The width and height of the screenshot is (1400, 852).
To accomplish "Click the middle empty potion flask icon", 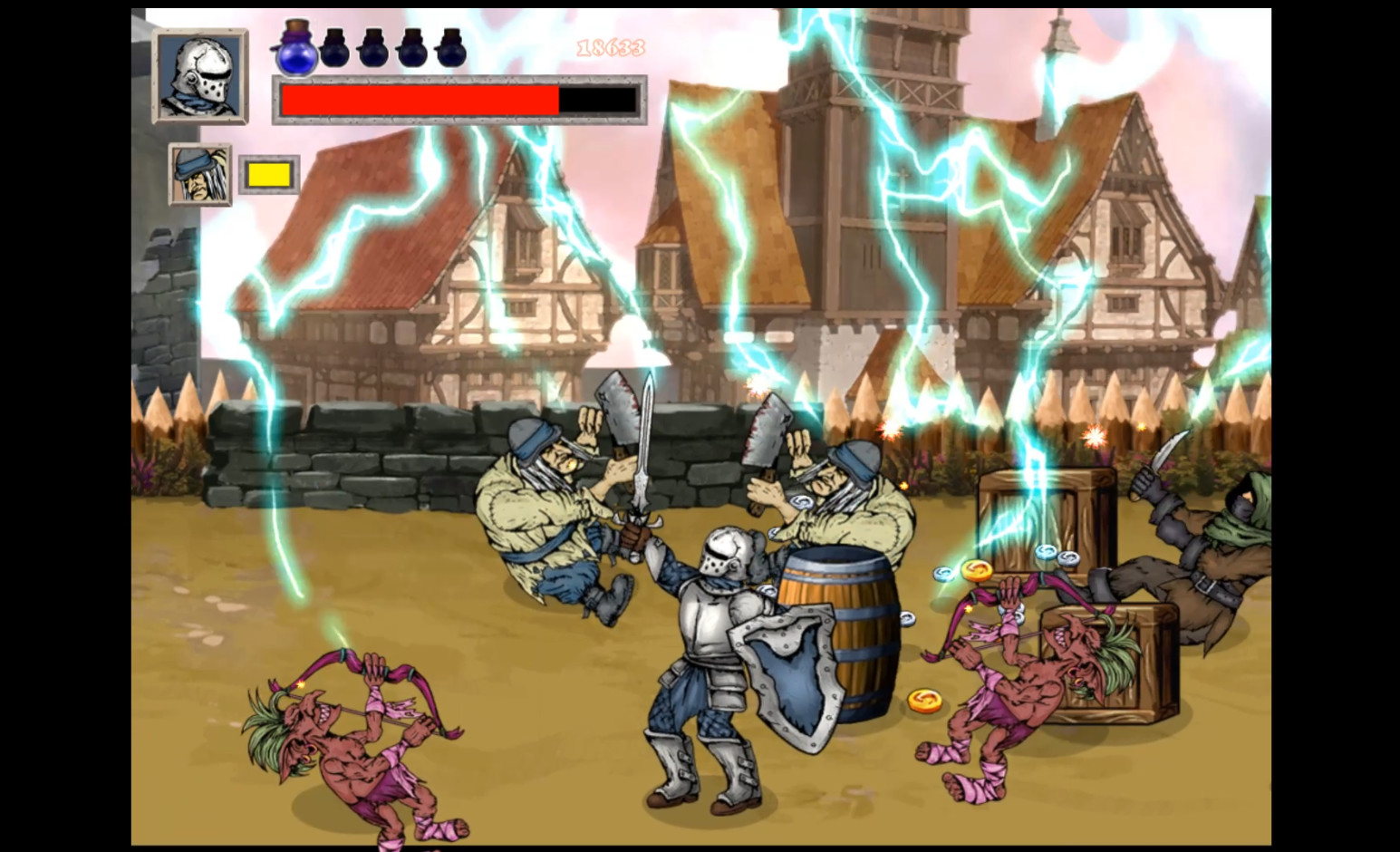I will [x=391, y=52].
